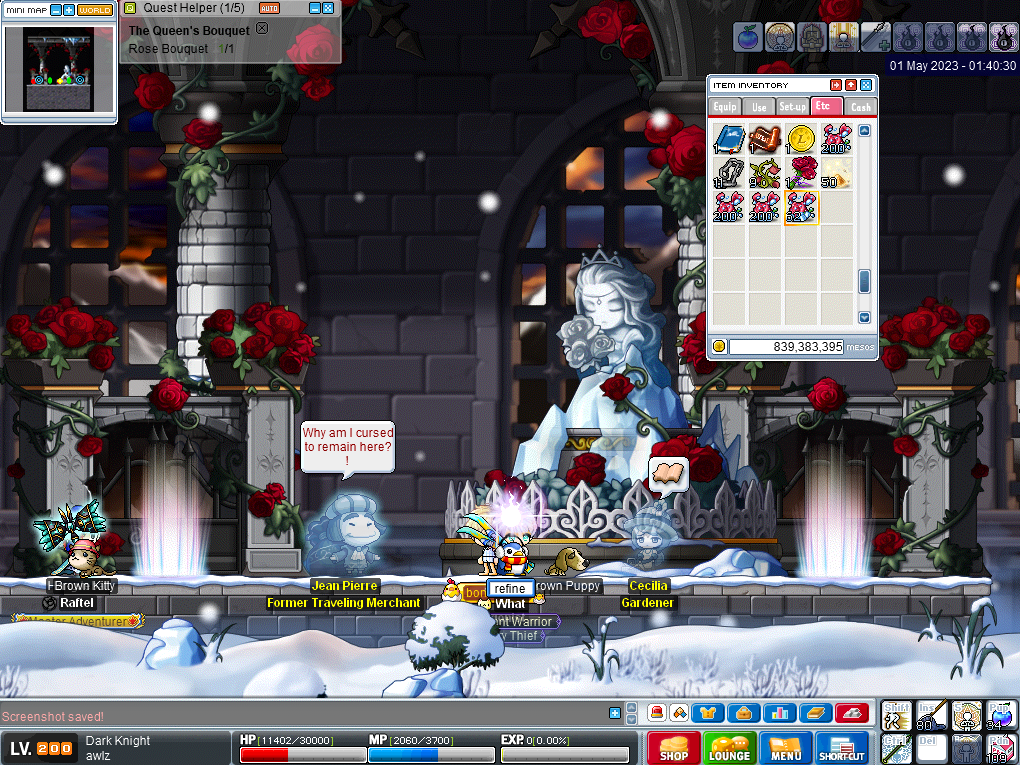This screenshot has width=1020, height=765.
Task: Select the gold coin item slot
Action: [x=801, y=139]
